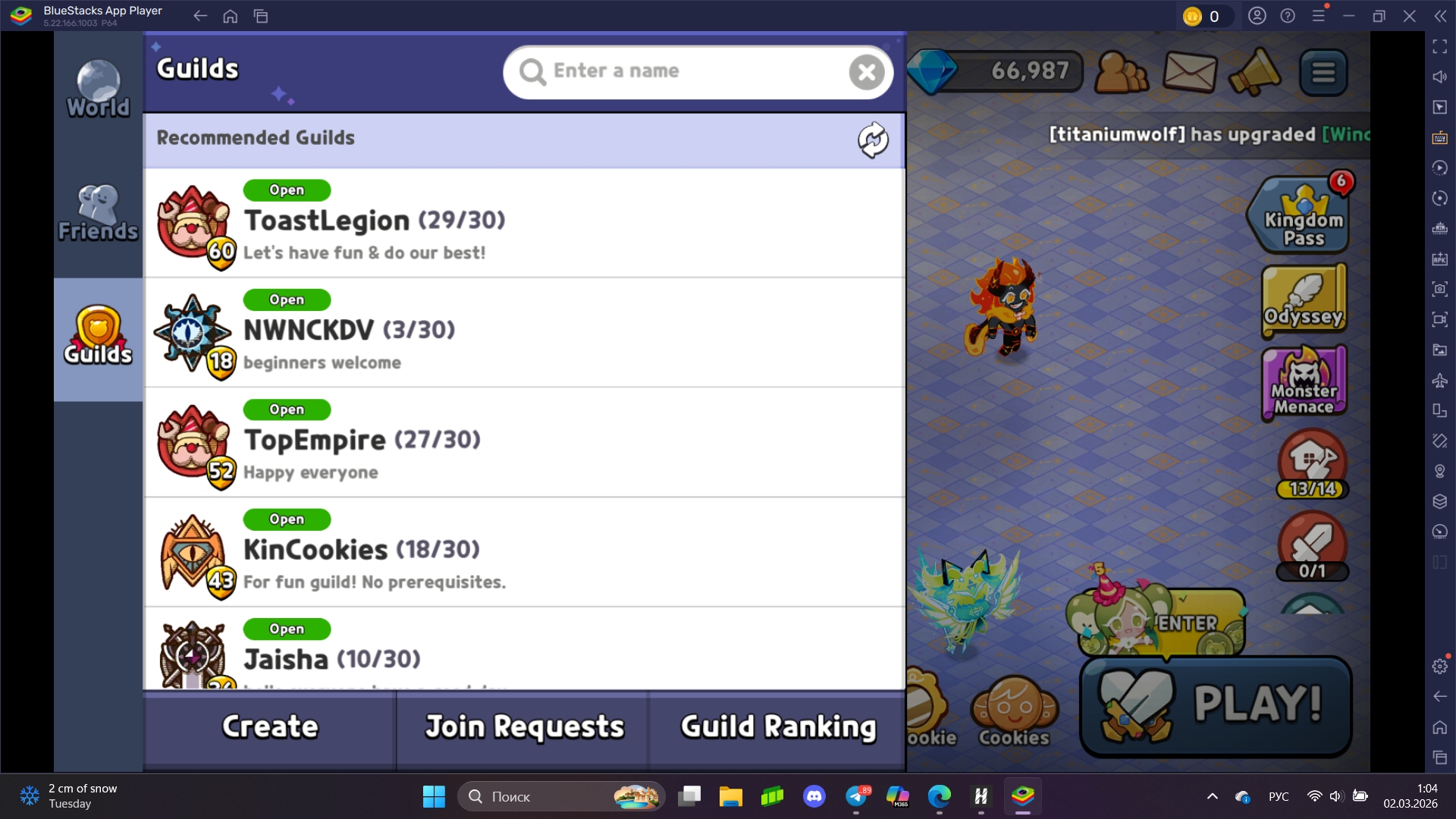Start the game with PLAY!

click(x=1216, y=705)
